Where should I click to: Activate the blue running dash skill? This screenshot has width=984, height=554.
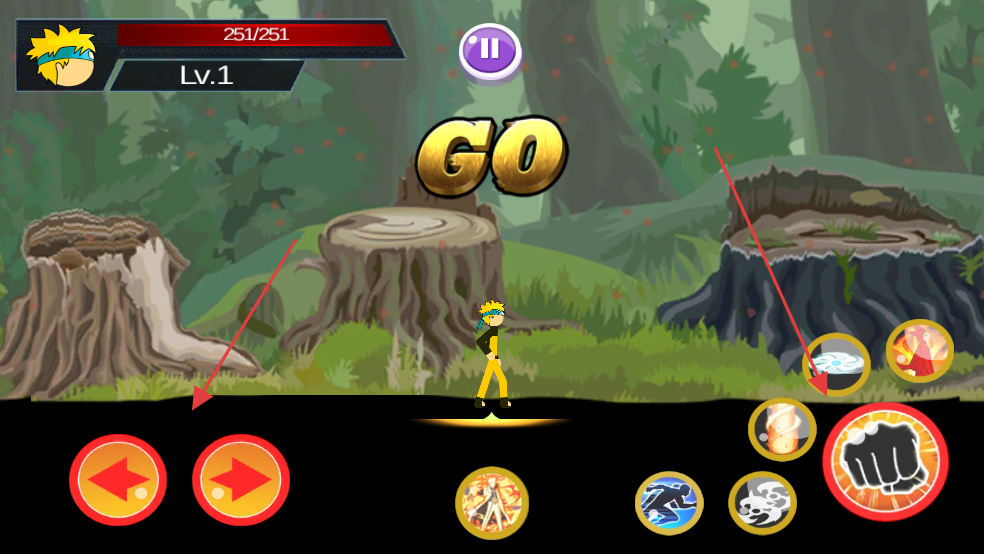(x=669, y=503)
